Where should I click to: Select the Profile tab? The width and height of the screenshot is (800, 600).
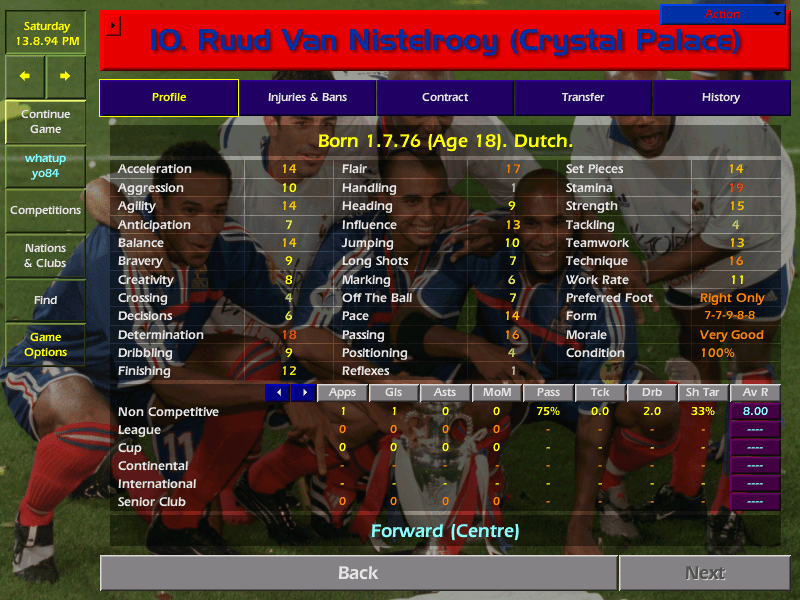tap(169, 97)
